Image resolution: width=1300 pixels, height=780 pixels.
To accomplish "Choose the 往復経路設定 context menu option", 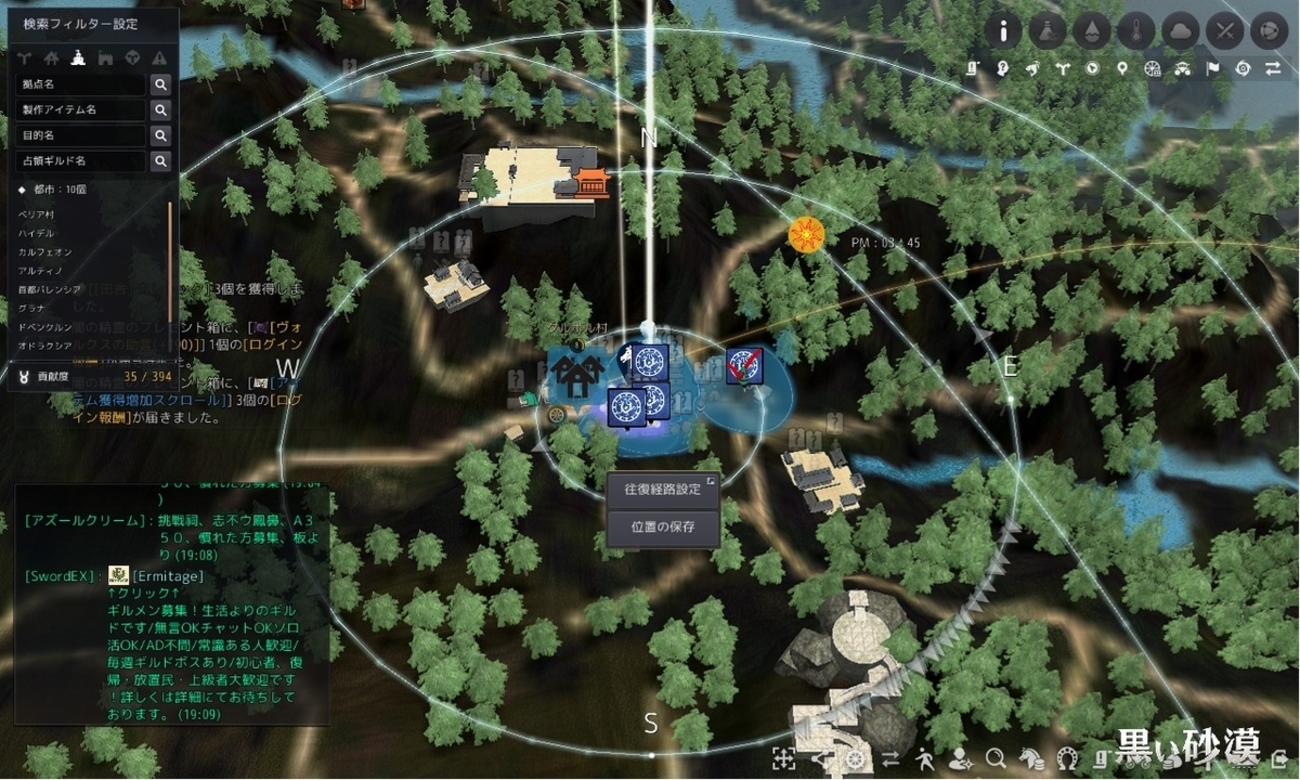I will click(662, 489).
